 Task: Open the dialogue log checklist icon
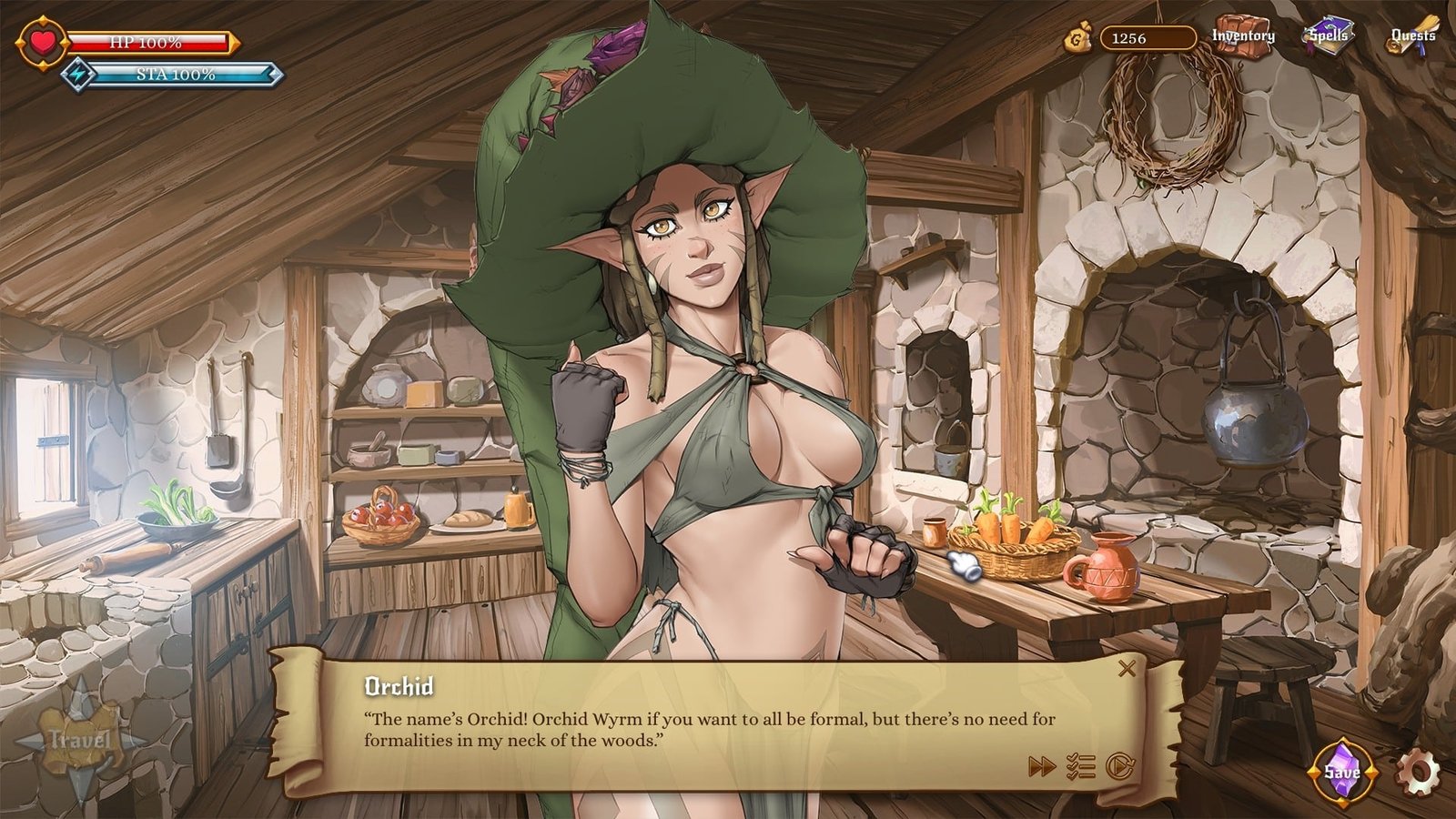[1080, 767]
